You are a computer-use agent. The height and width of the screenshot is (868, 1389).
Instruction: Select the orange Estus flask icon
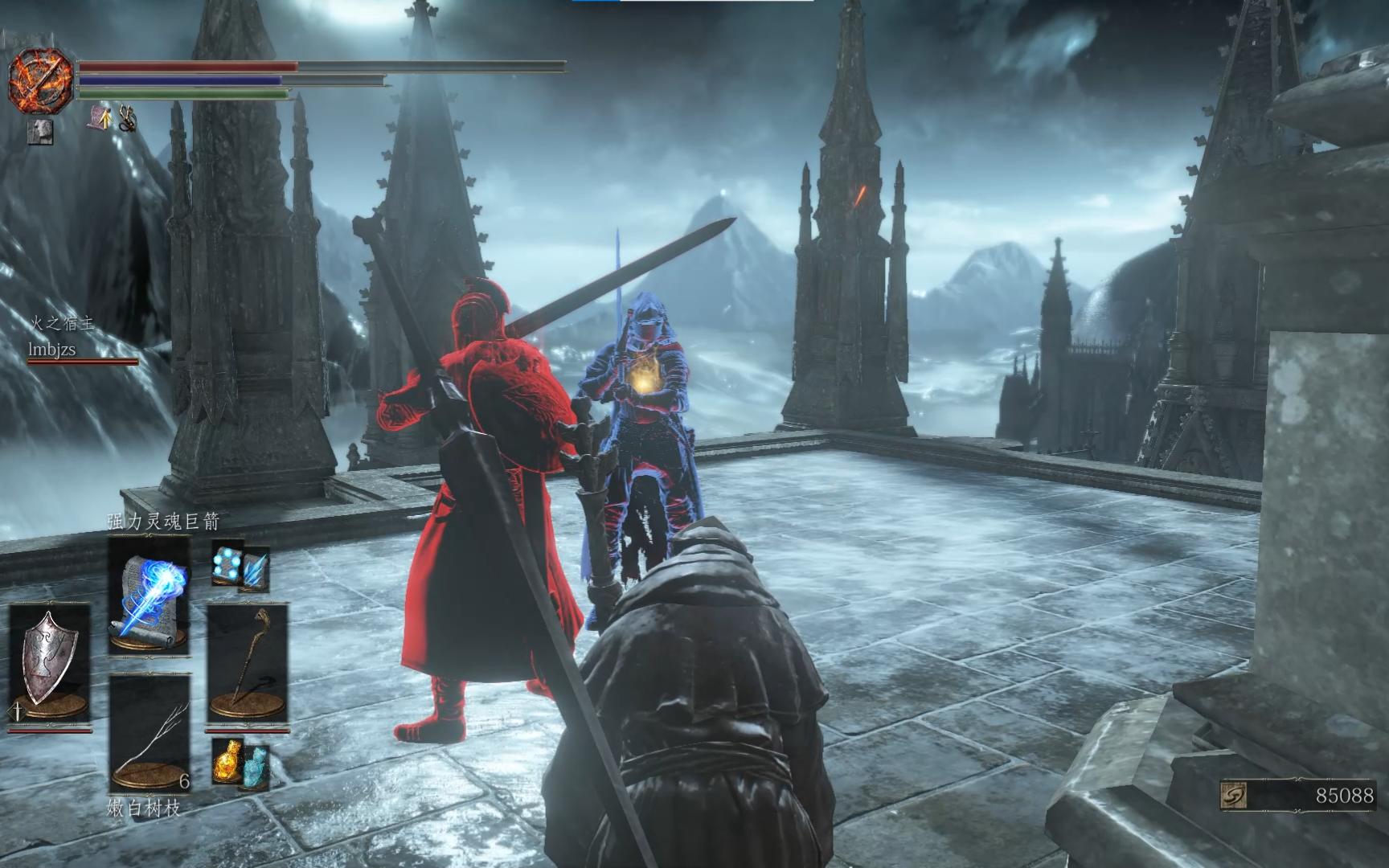click(x=228, y=762)
